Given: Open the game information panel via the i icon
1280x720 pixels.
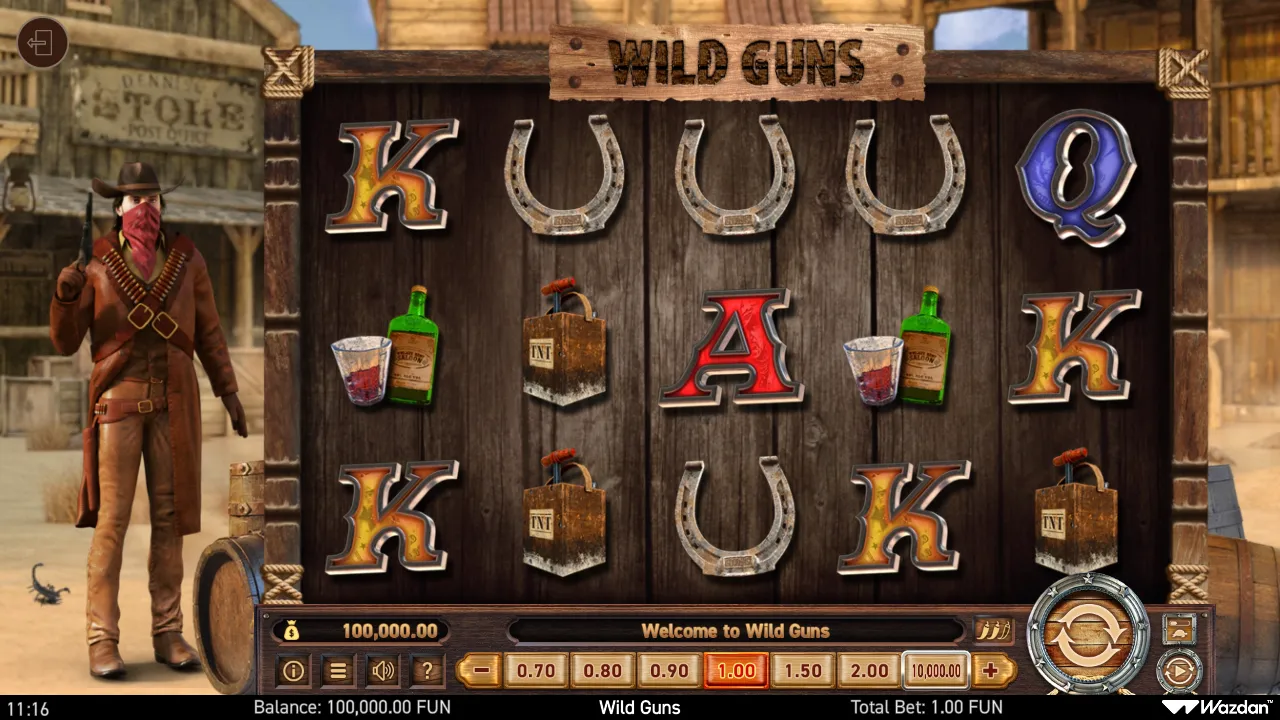Looking at the screenshot, I should [x=293, y=671].
